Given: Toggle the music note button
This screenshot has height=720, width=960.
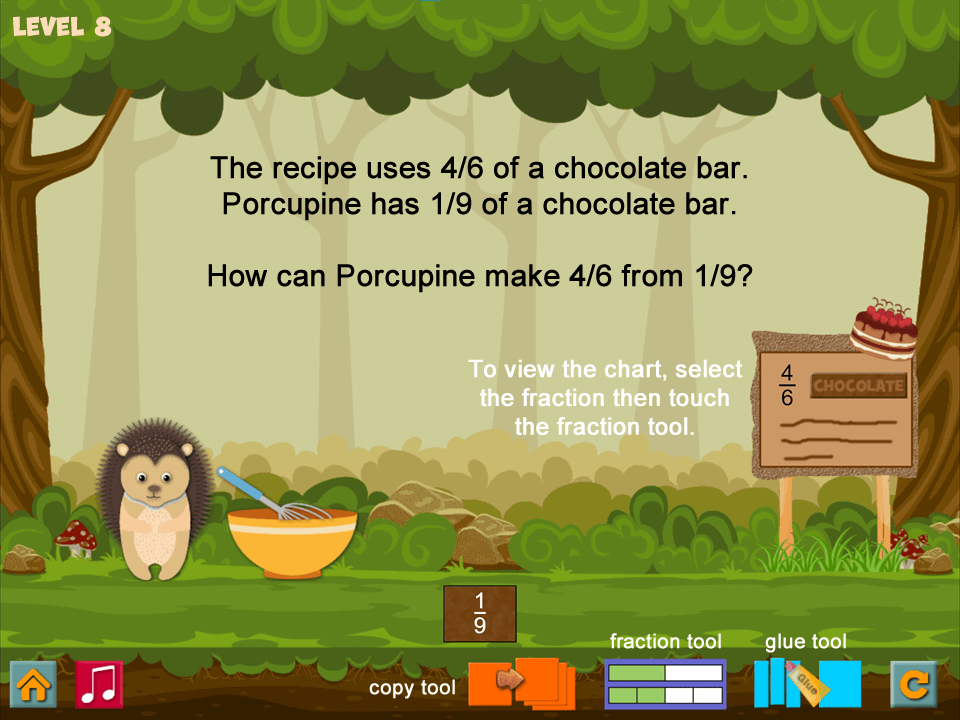Looking at the screenshot, I should [x=99, y=685].
